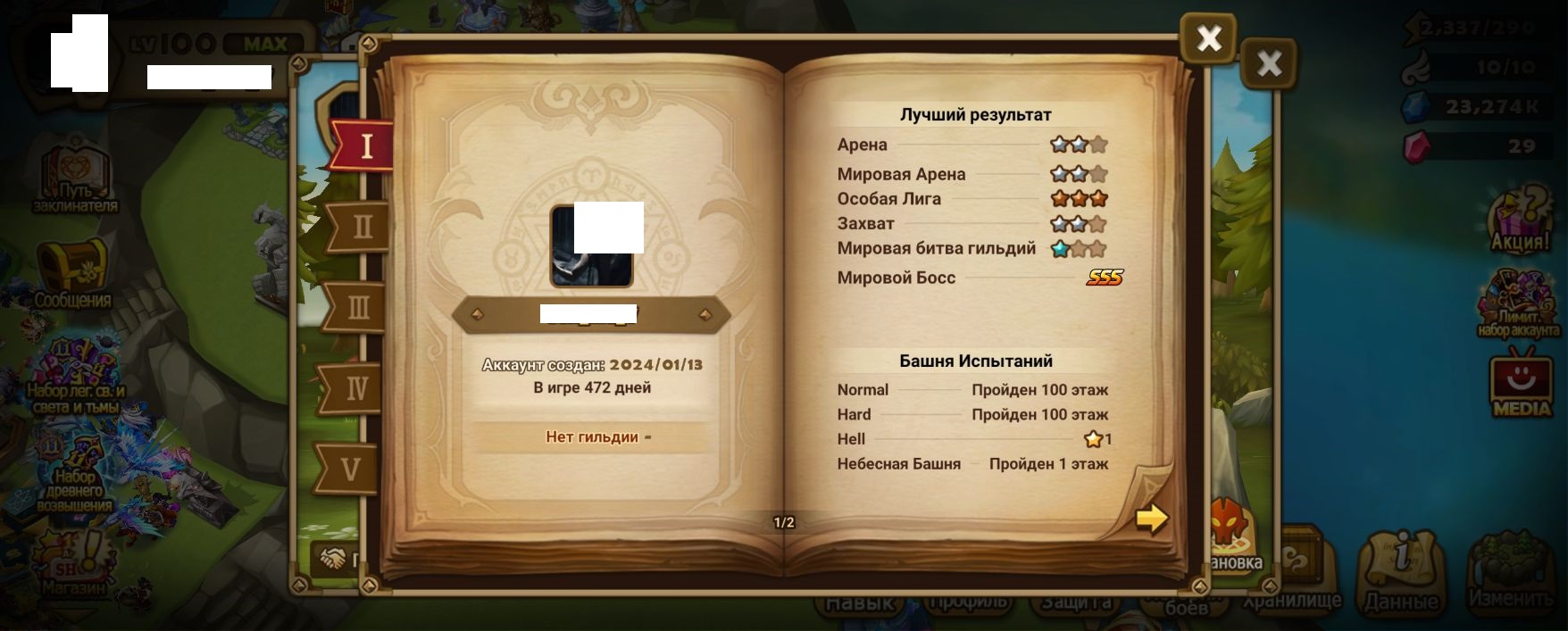Go to bookmark tab IV
1568x631 pixels.
(x=356, y=388)
